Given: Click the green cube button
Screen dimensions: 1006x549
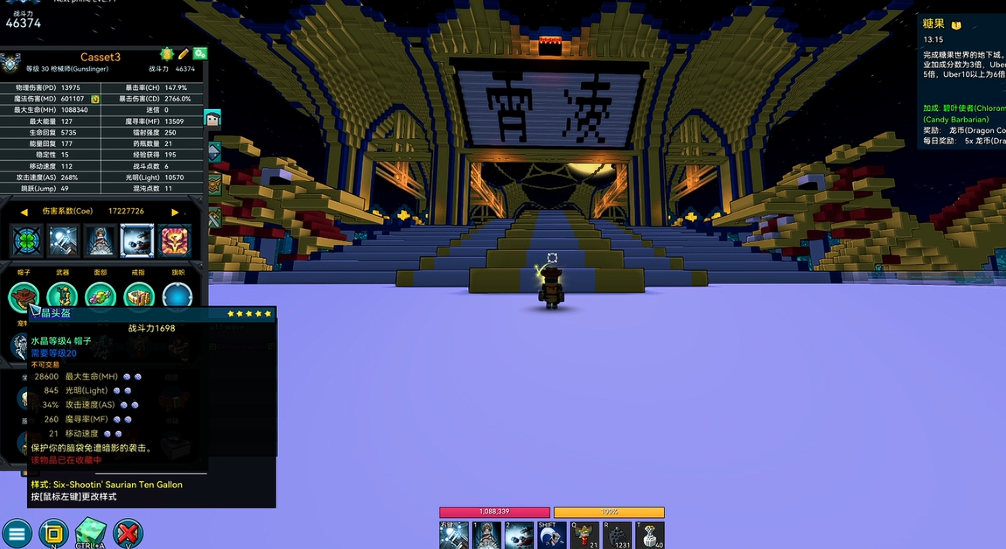Looking at the screenshot, I should click(90, 531).
